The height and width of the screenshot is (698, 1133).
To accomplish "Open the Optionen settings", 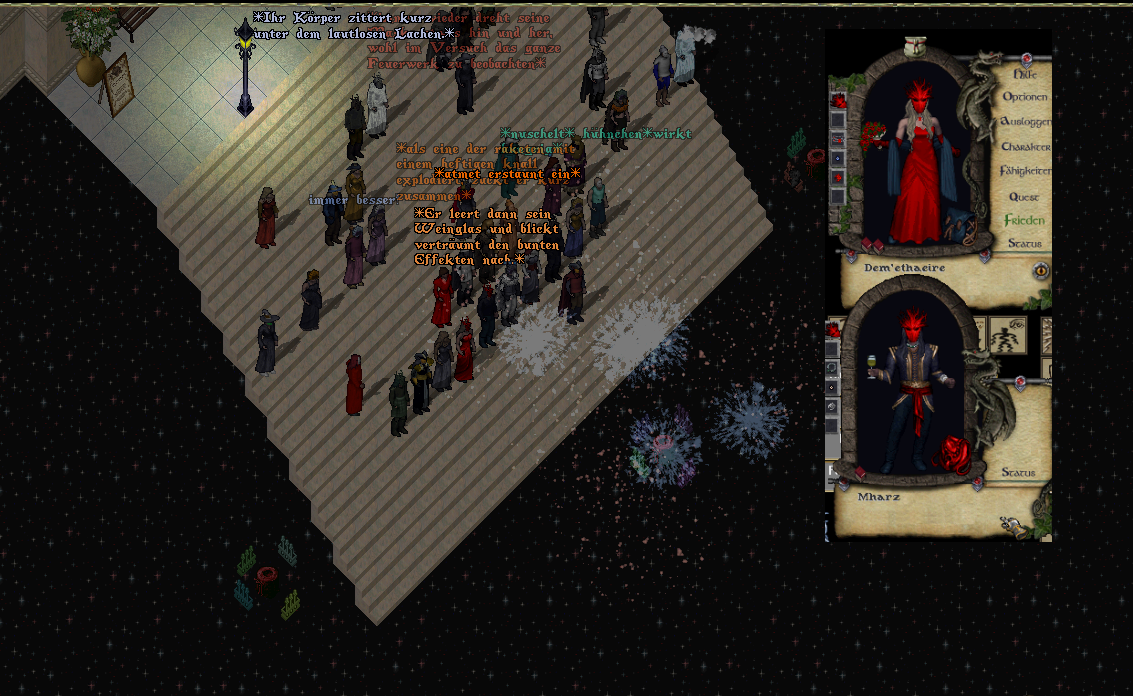I will pos(1025,97).
